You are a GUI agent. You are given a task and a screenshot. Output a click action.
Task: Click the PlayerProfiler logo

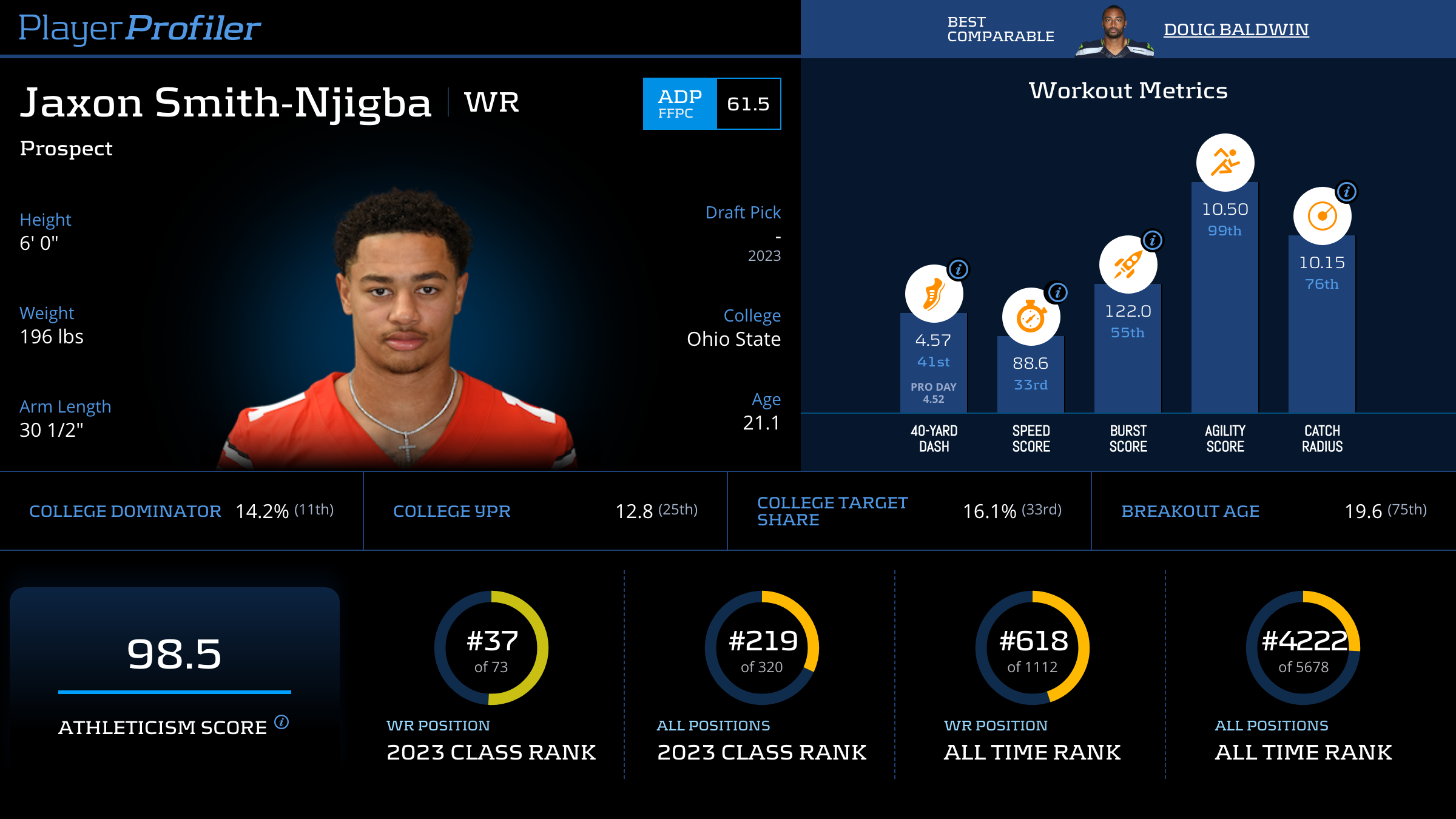pyautogui.click(x=140, y=28)
